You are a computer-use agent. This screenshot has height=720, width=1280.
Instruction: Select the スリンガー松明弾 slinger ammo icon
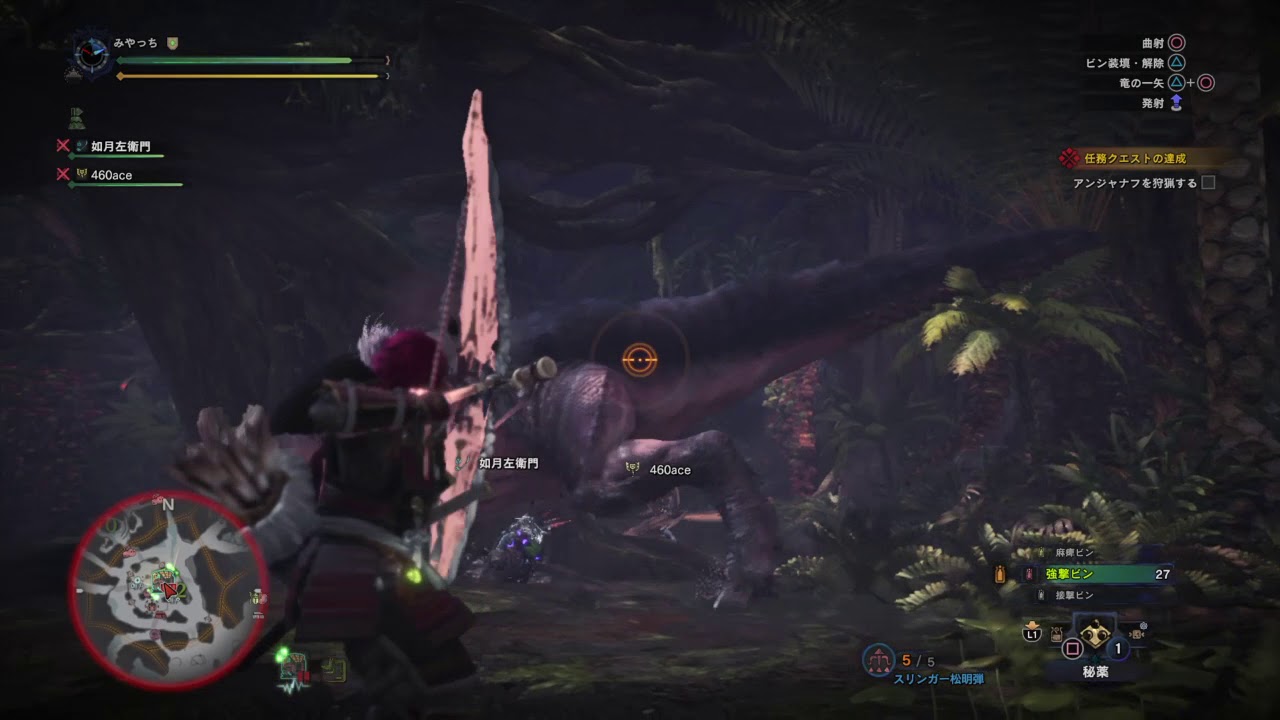point(878,660)
